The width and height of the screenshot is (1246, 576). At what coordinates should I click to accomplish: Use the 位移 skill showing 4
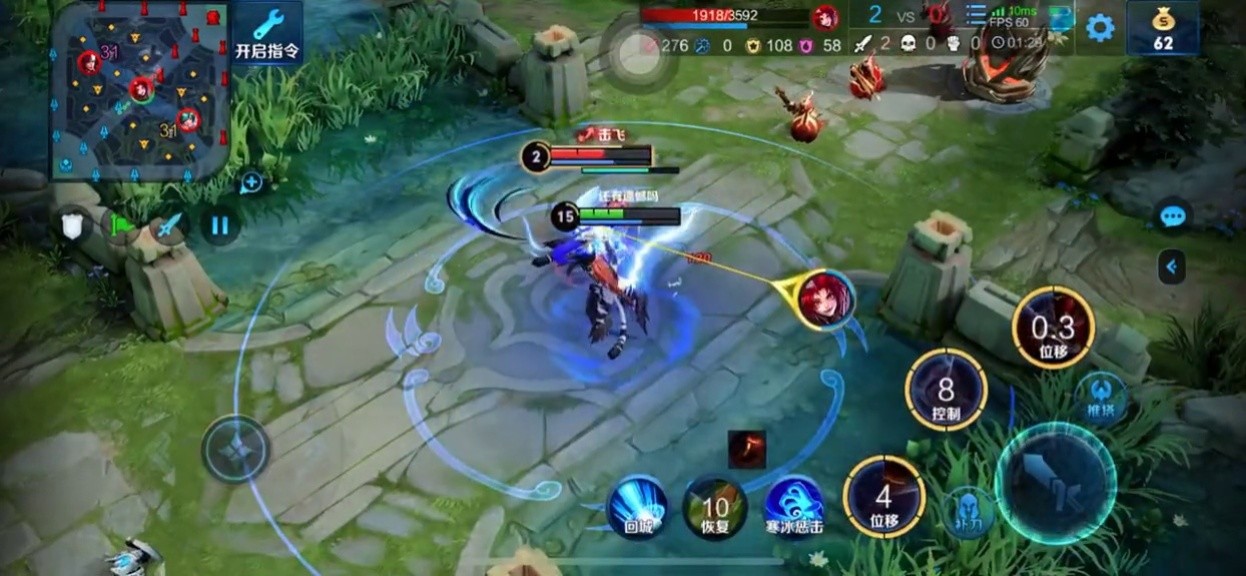[884, 496]
